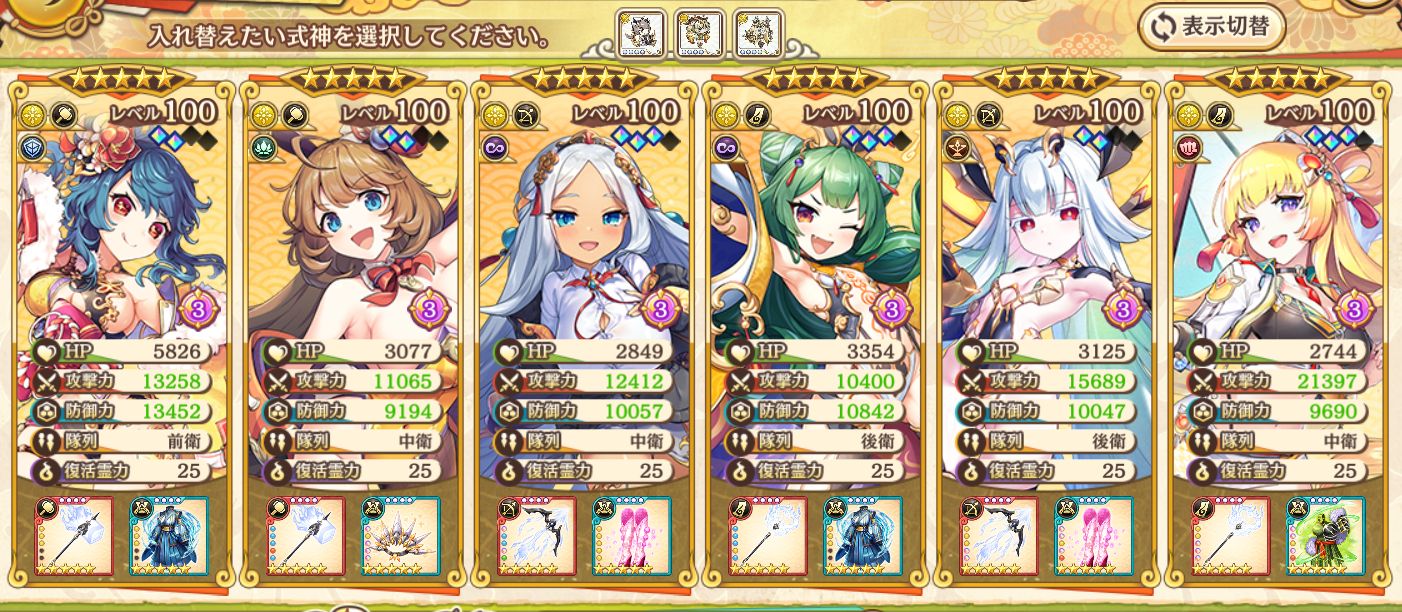The height and width of the screenshot is (612, 1402).
Task: Open the silver-haired tan shikigami's bow slot
Action: point(537,537)
